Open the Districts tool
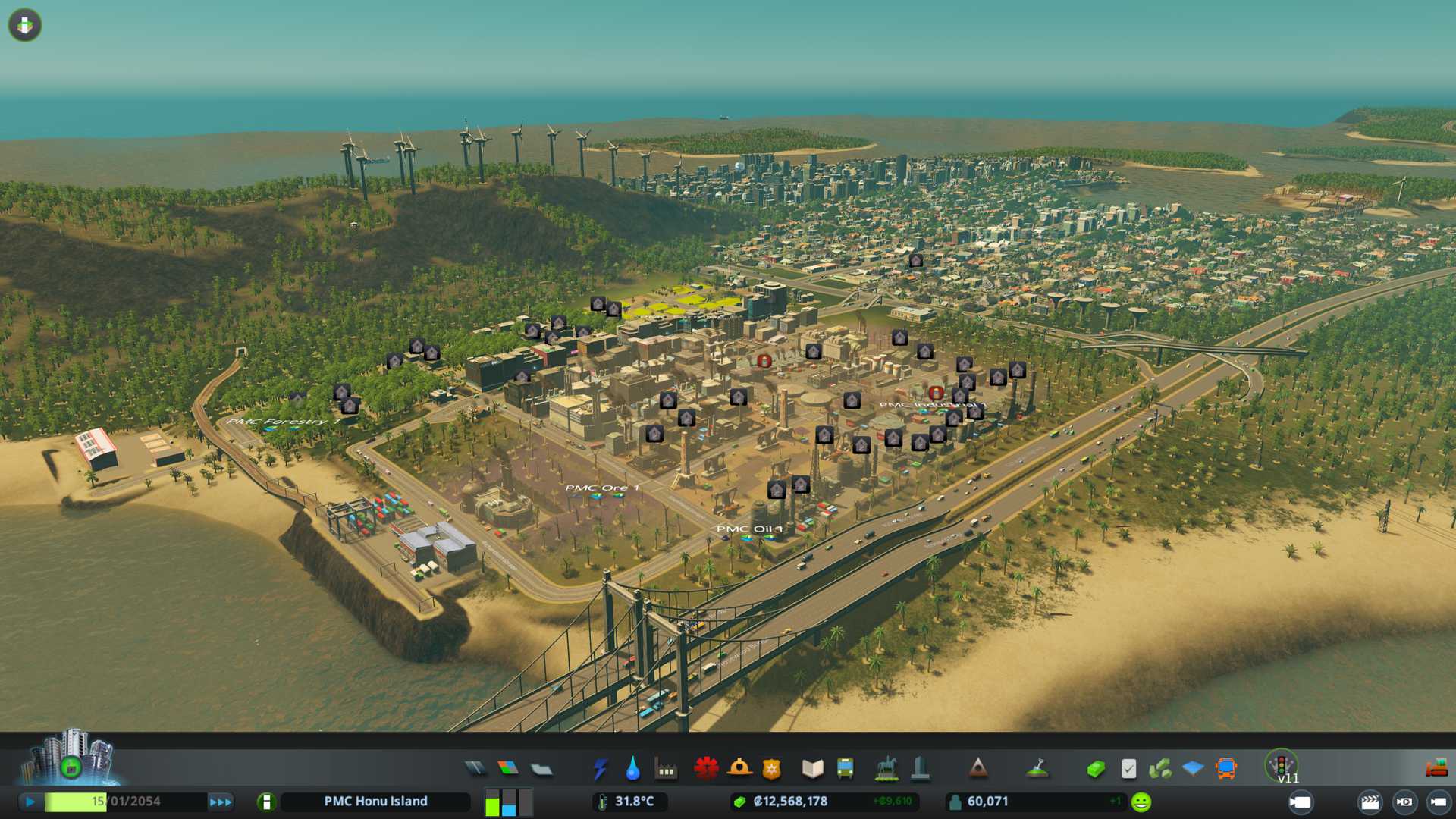 (541, 770)
